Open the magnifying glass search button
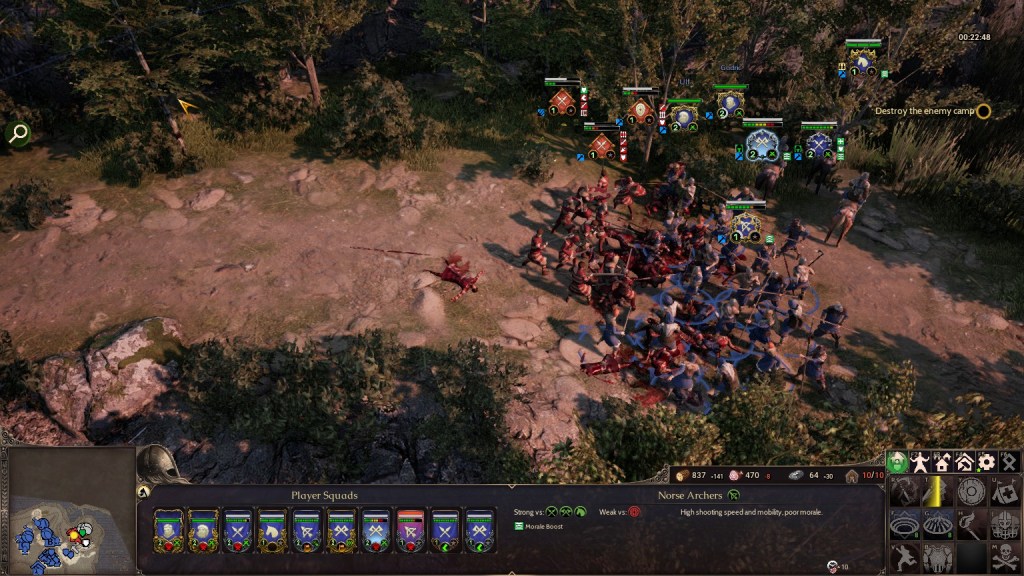1024x576 pixels. pos(17,133)
